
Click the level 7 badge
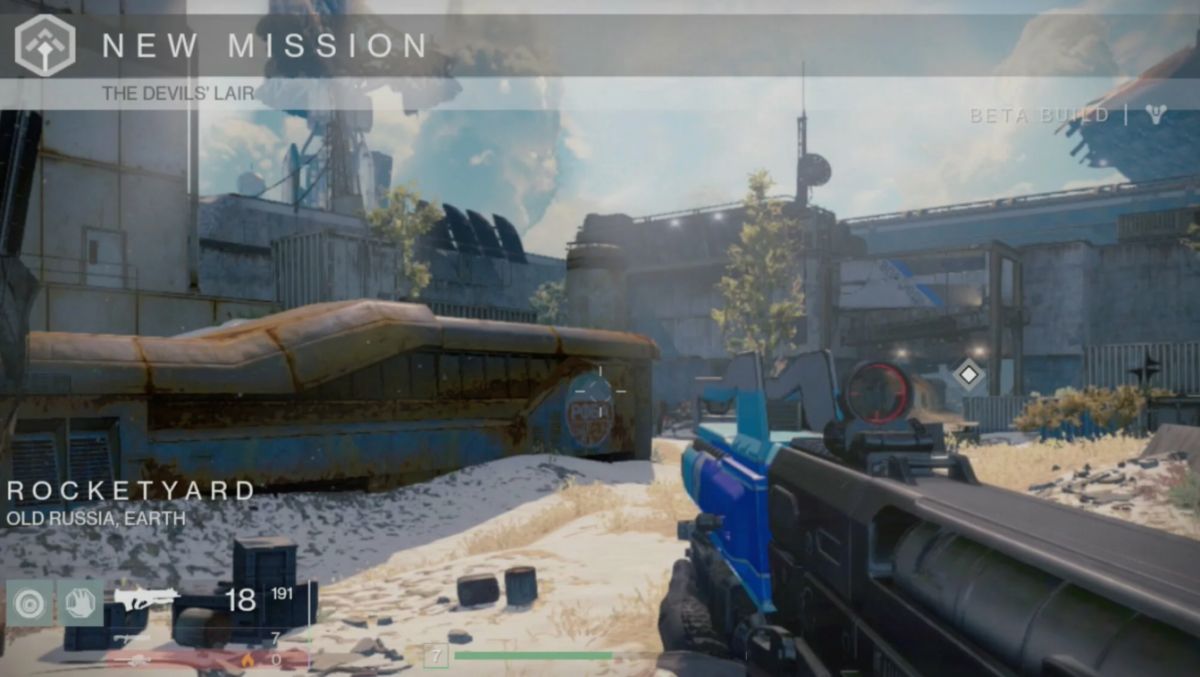435,656
